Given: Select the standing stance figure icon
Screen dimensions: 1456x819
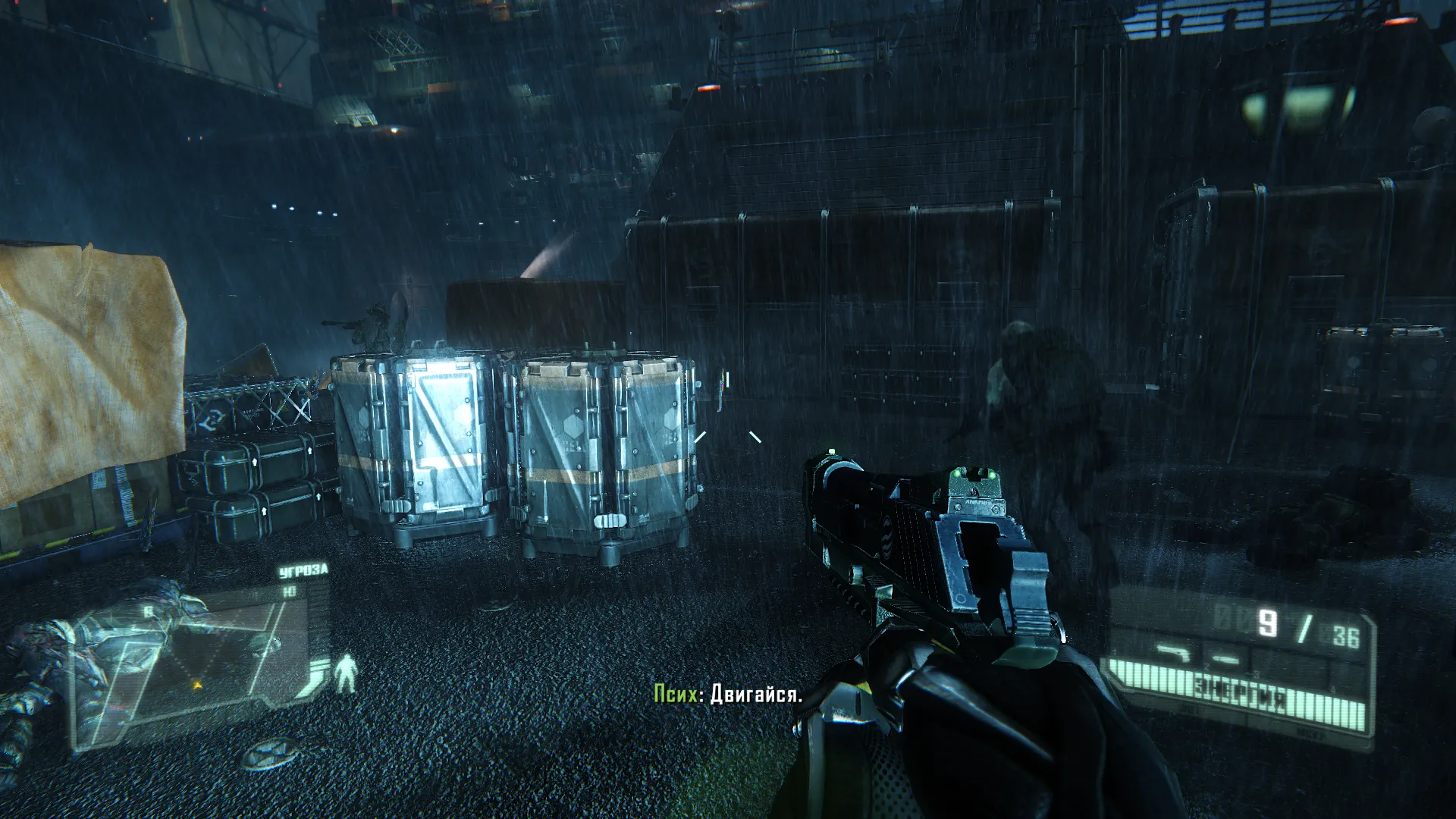Looking at the screenshot, I should [x=347, y=673].
